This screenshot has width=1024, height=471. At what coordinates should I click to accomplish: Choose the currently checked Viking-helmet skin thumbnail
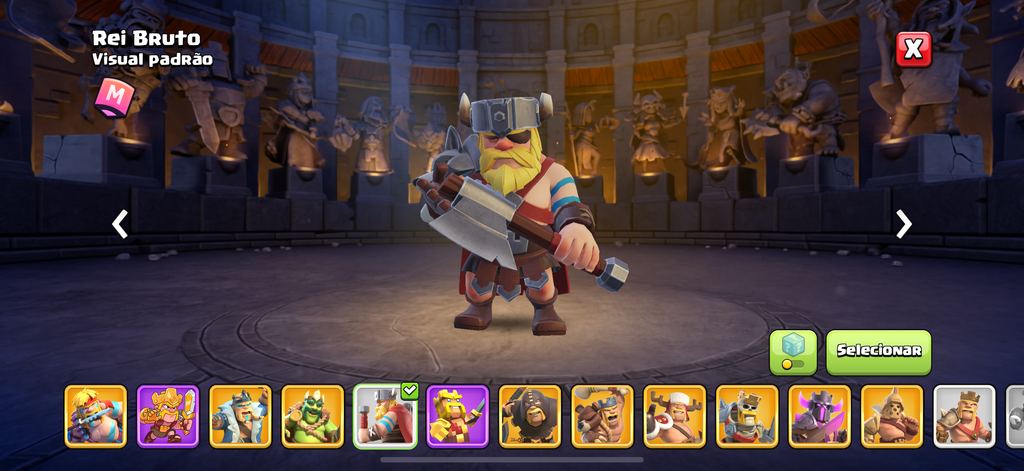pos(385,414)
